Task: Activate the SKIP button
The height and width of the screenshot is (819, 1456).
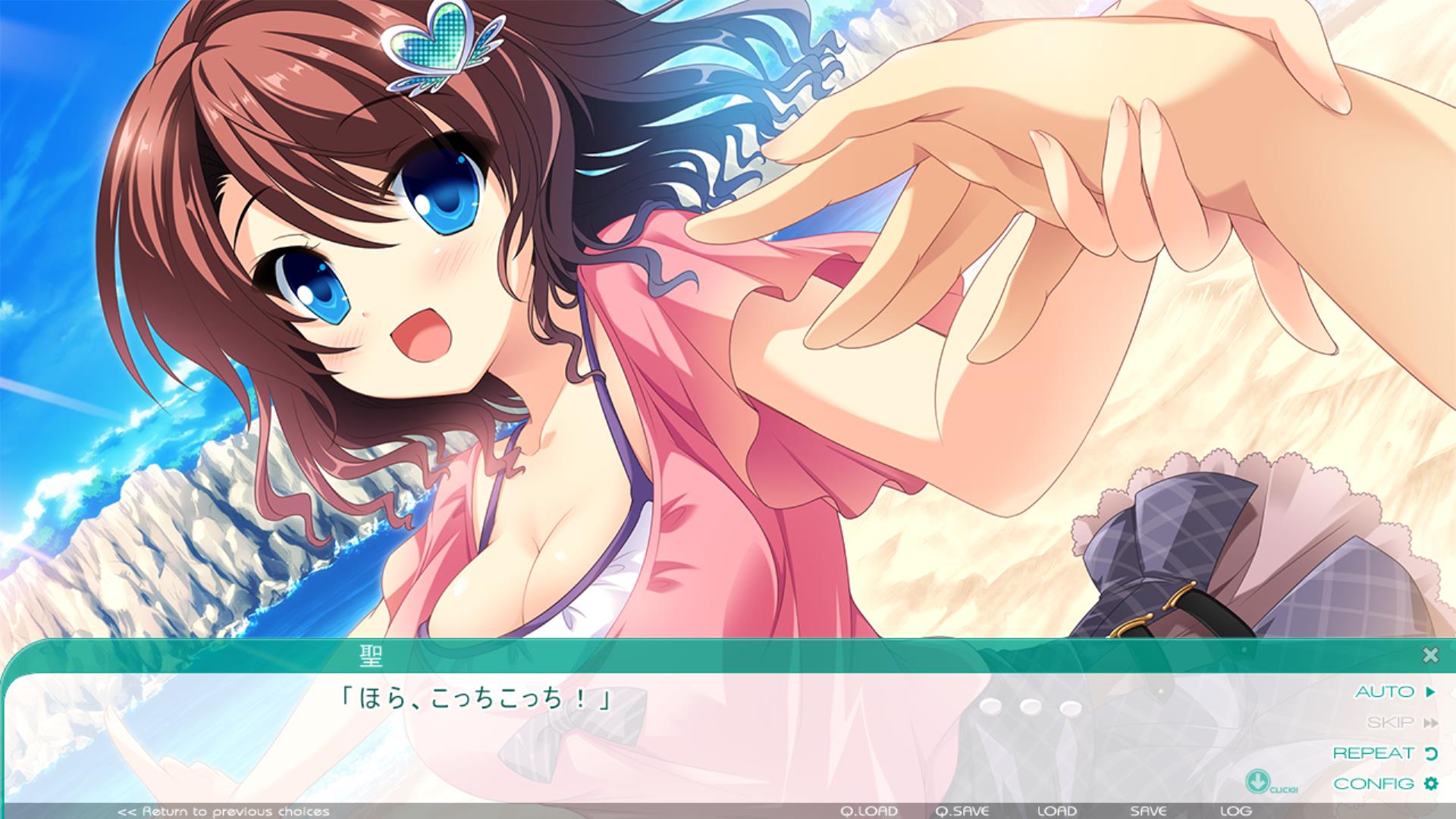Action: [x=1401, y=723]
